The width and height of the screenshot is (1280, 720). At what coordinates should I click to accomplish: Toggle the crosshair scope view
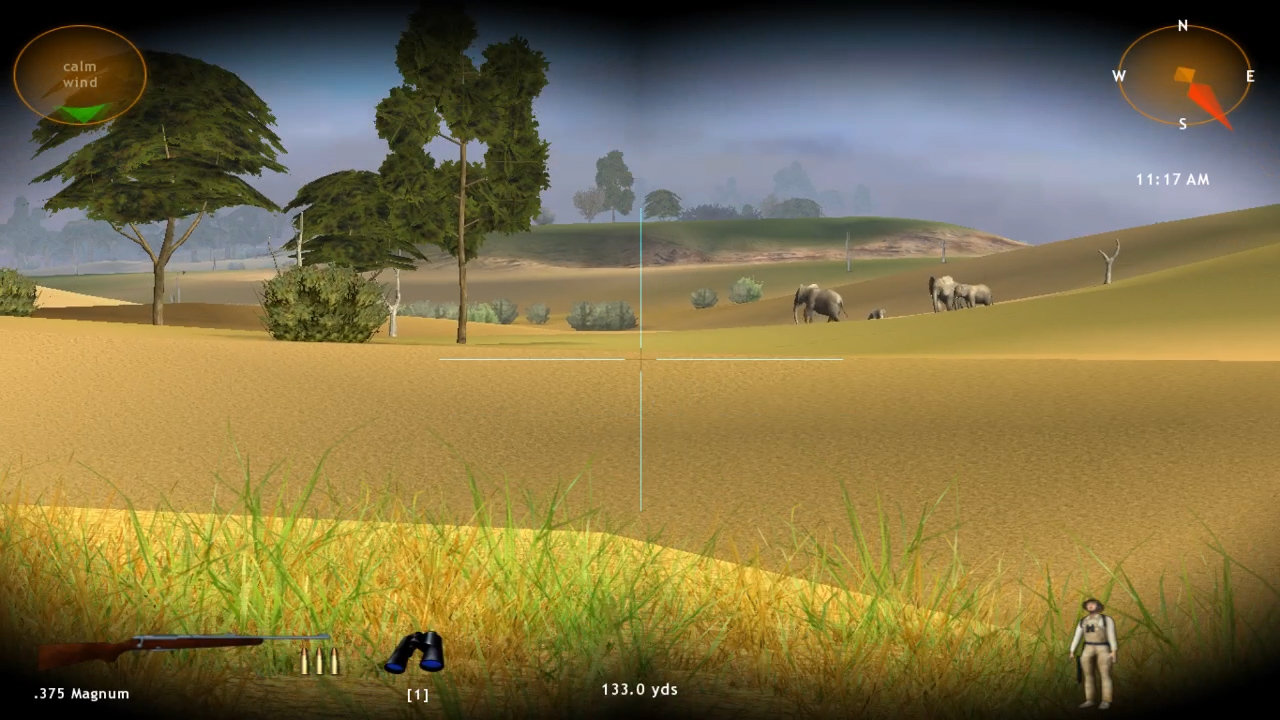pos(640,360)
